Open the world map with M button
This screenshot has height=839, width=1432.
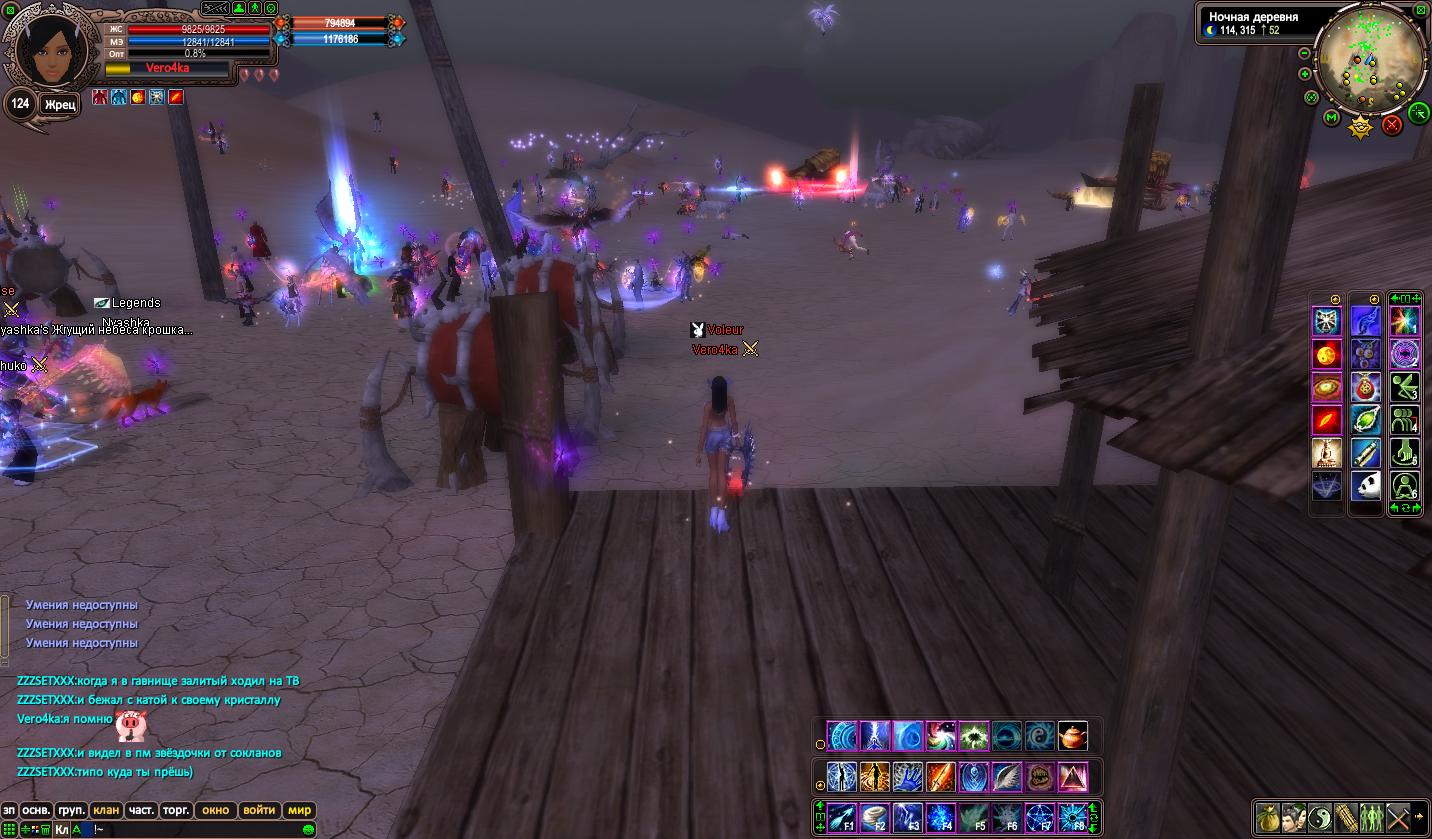[x=1331, y=118]
